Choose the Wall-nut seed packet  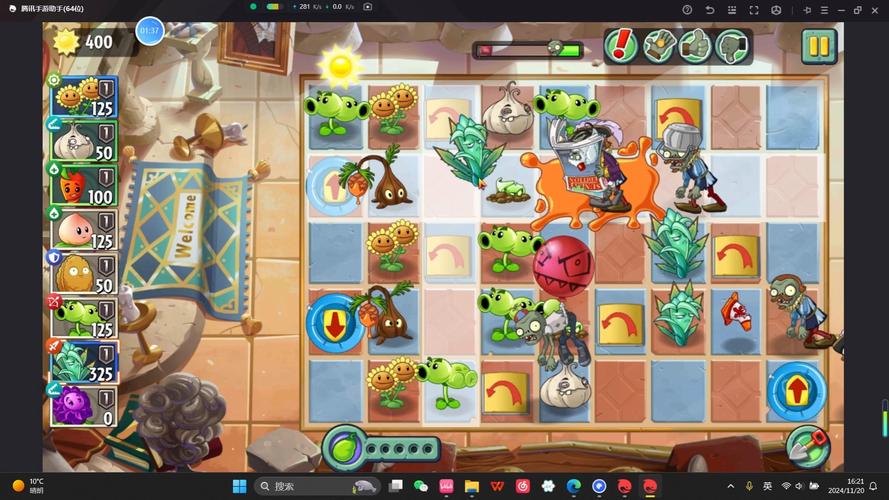tap(84, 273)
